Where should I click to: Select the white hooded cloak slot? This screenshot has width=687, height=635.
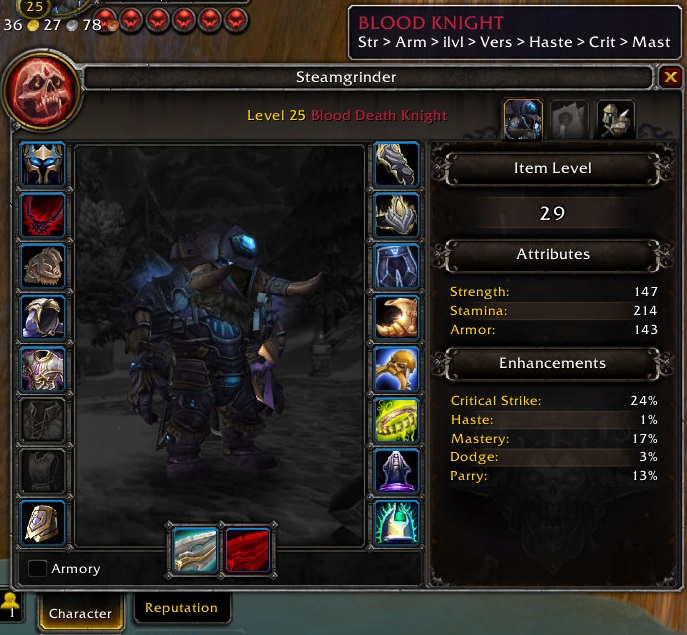43,318
